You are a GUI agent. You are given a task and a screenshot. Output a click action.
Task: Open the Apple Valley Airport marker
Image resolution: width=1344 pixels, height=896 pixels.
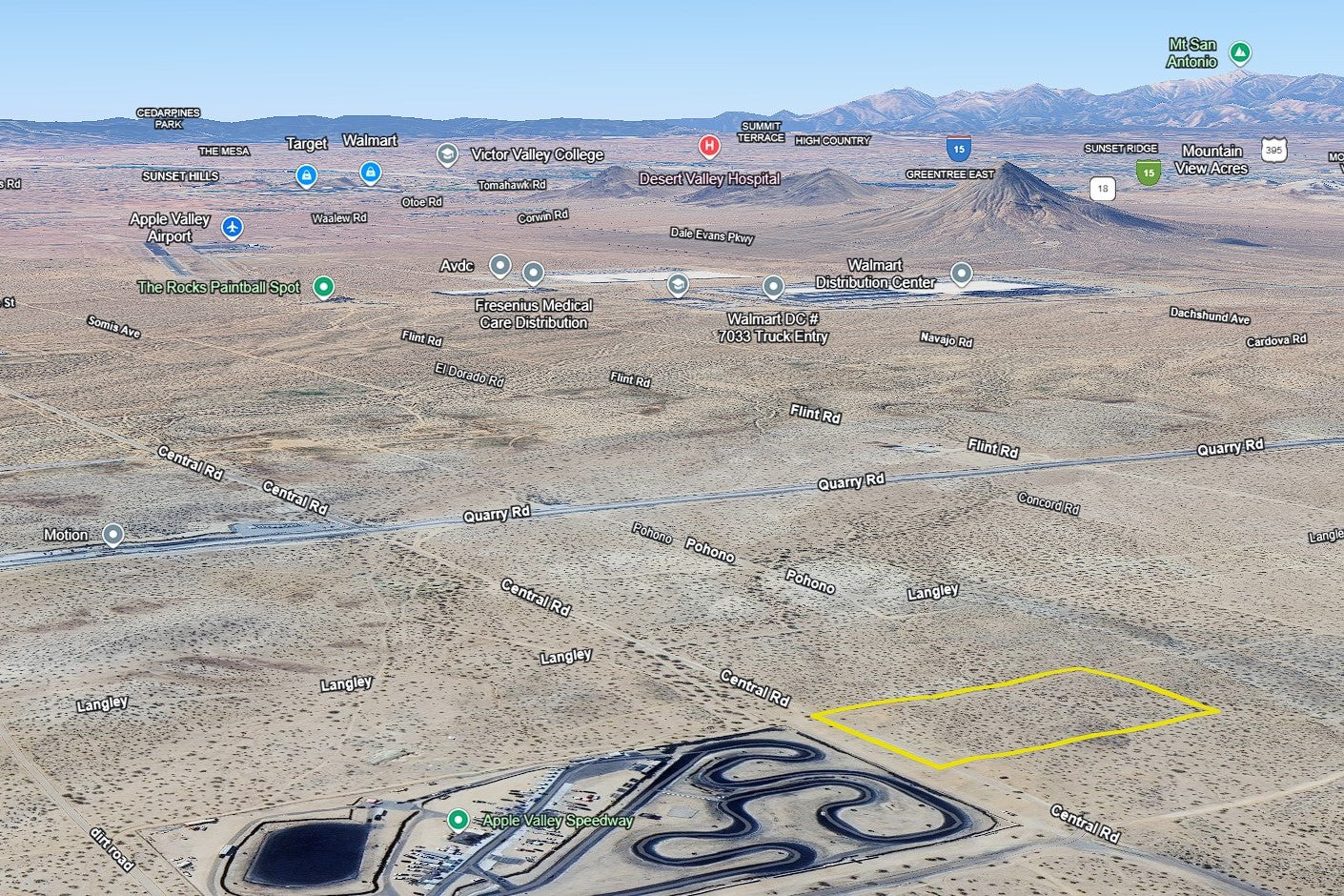tap(232, 227)
